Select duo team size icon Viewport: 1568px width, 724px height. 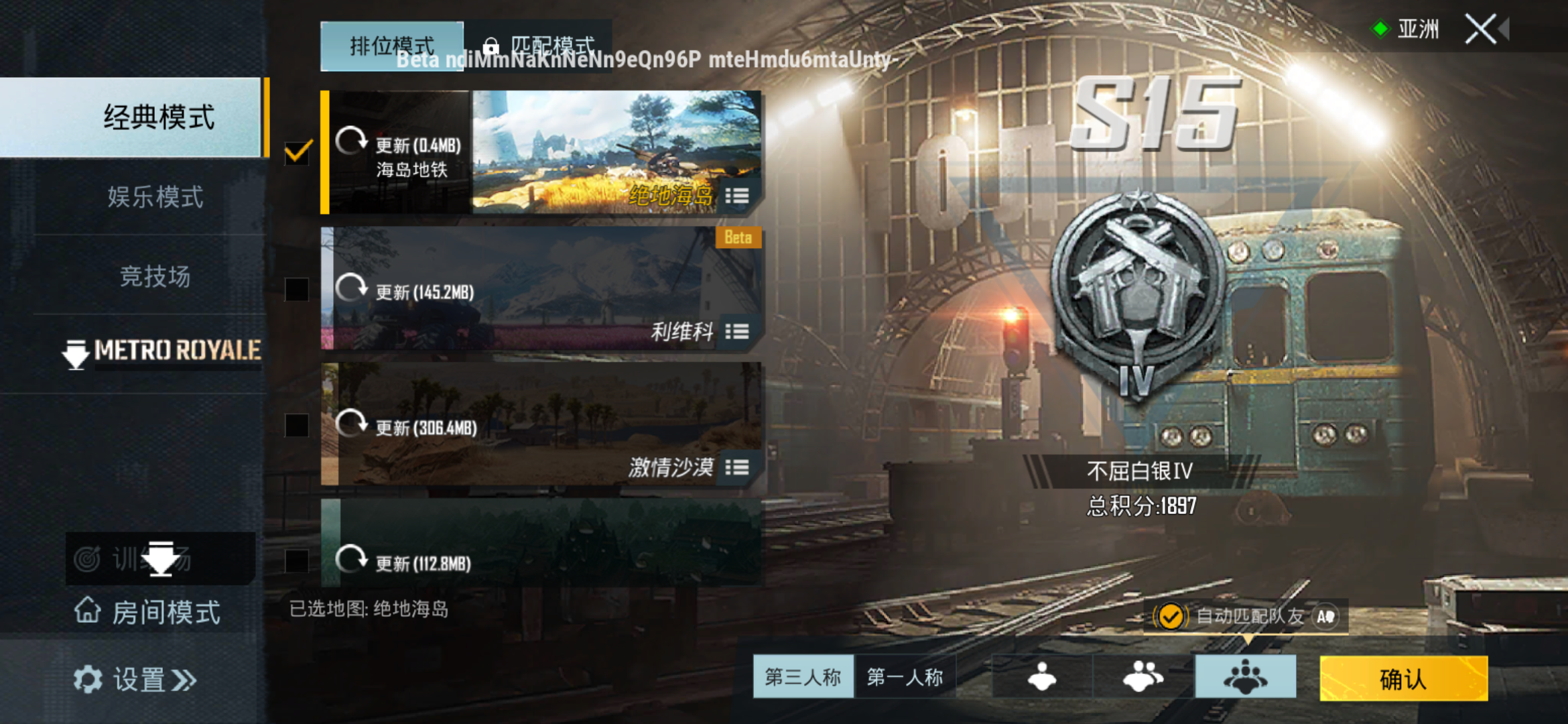1142,677
